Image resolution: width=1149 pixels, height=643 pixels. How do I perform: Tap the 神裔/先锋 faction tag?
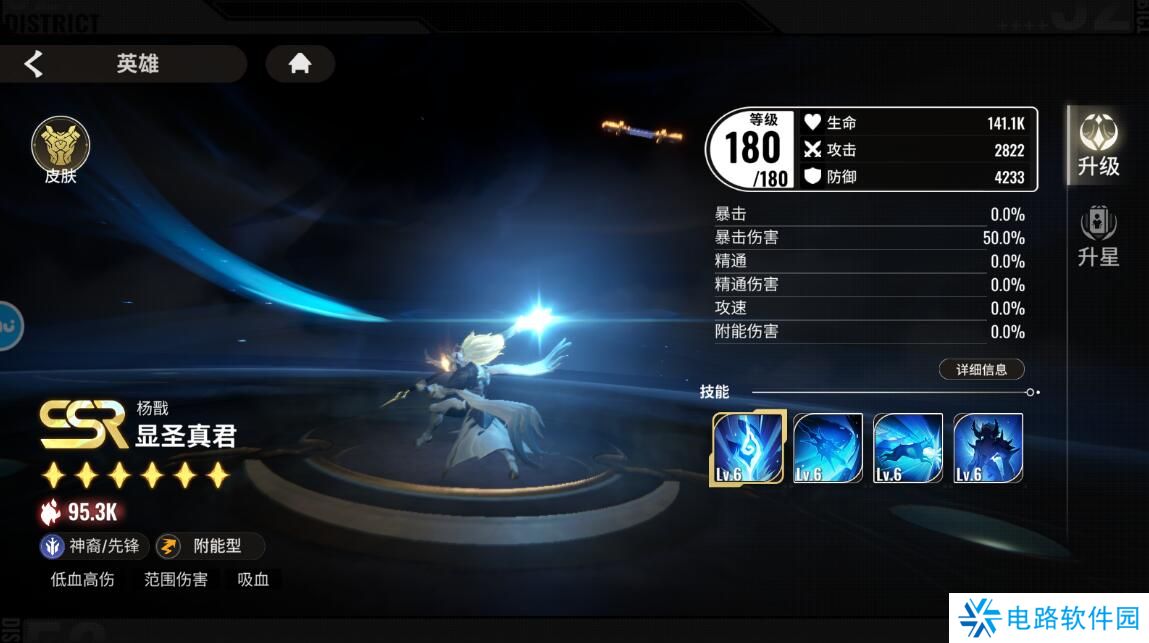[x=94, y=546]
